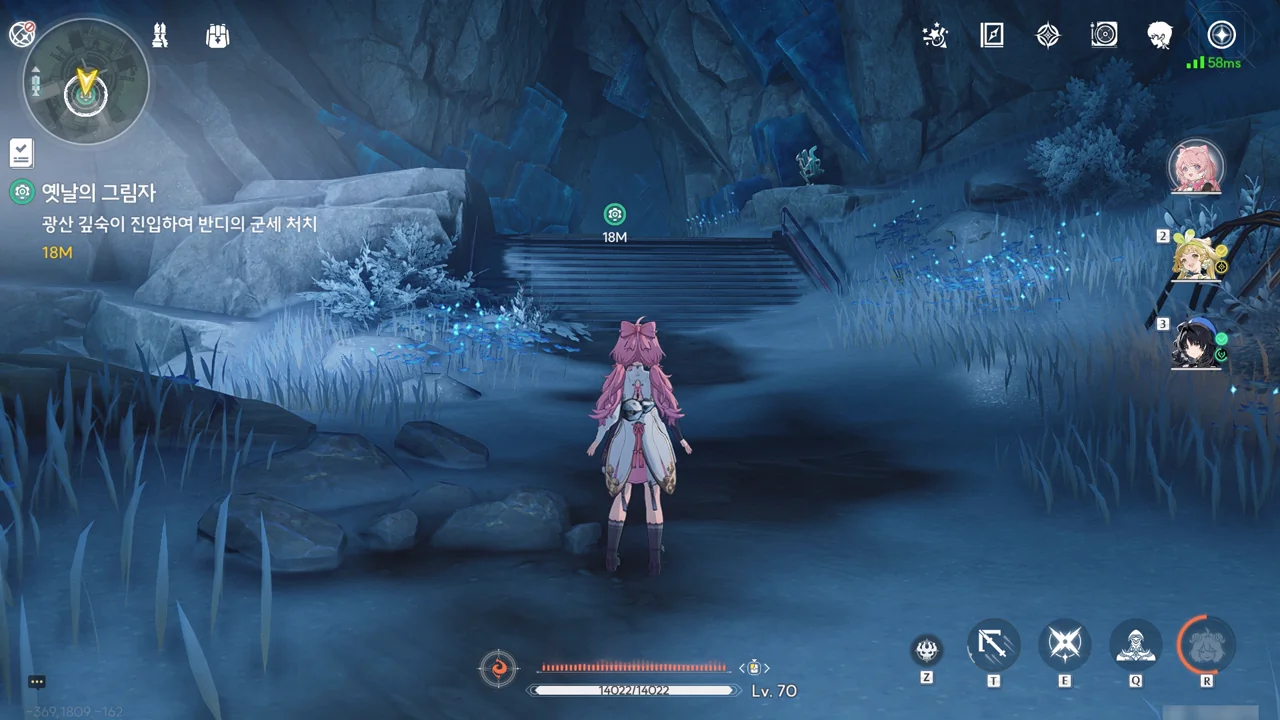Select the pink-haired party member portrait

pyautogui.click(x=1196, y=167)
